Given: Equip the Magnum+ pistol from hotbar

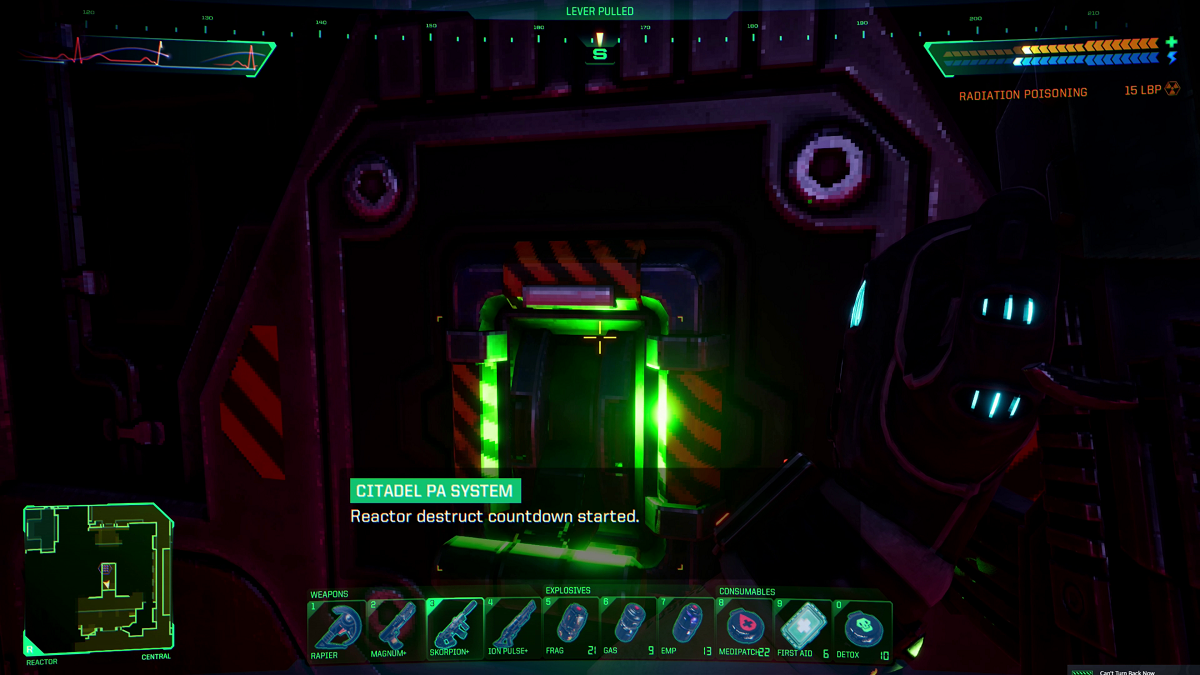Looking at the screenshot, I should 395,627.
